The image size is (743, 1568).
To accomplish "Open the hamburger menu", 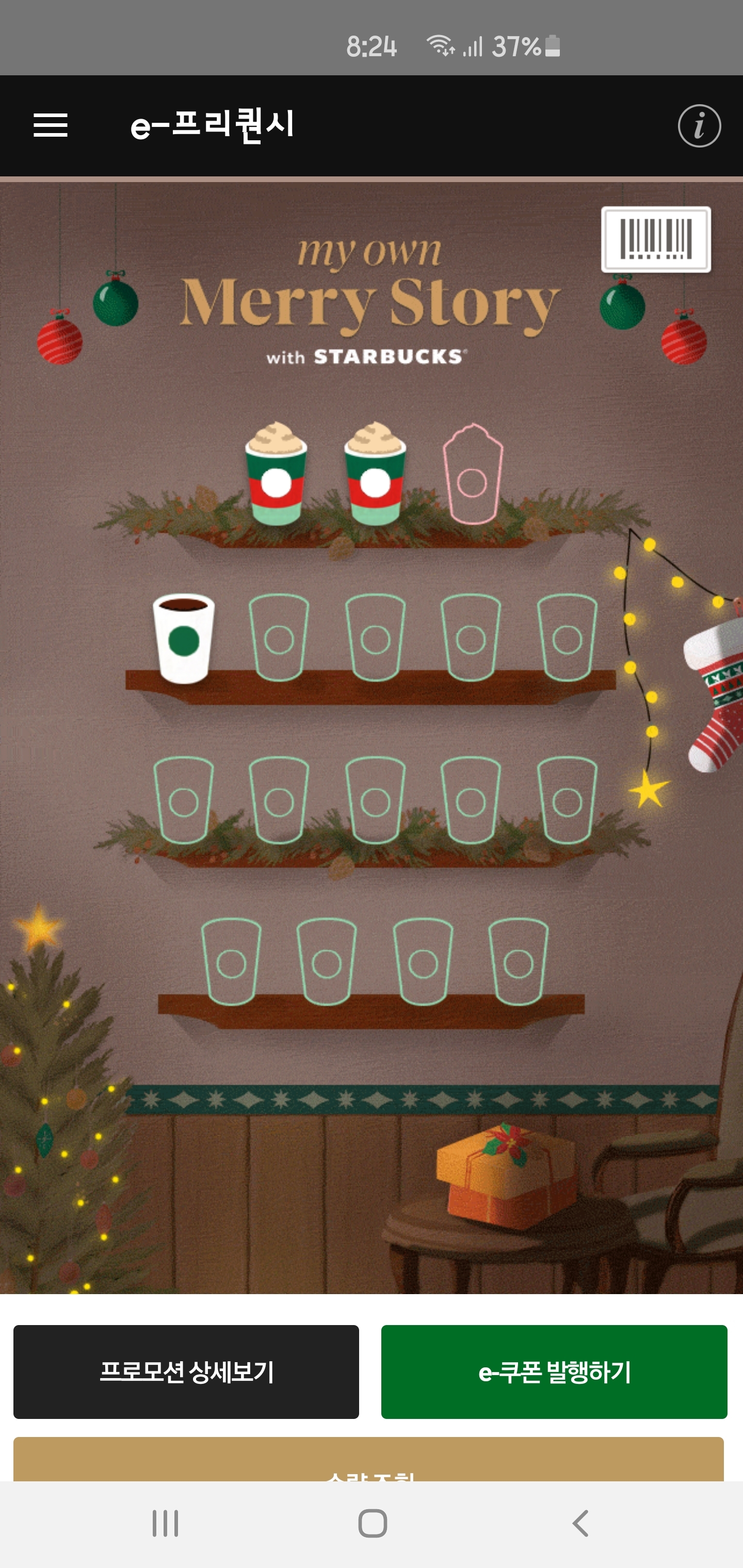I will coord(51,125).
